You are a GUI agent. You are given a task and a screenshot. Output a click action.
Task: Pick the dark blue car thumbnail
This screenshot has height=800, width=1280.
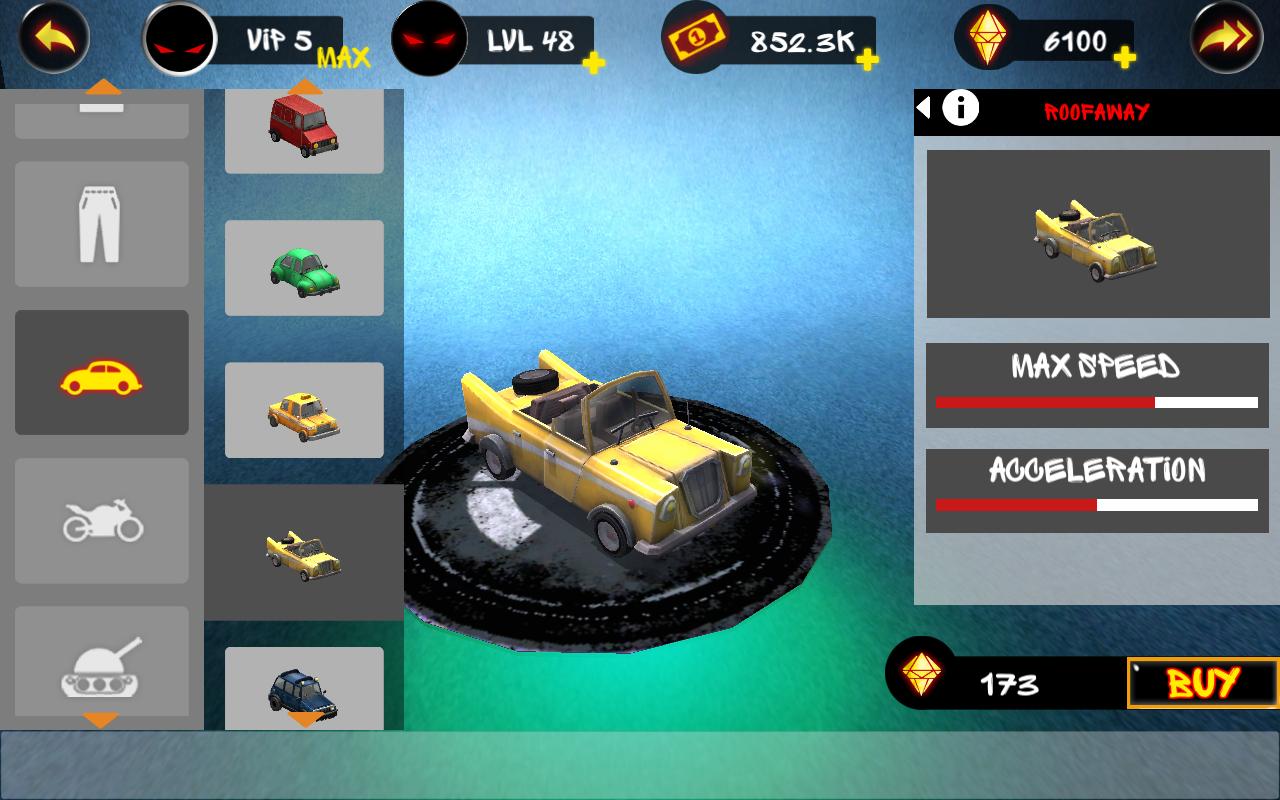click(x=304, y=689)
